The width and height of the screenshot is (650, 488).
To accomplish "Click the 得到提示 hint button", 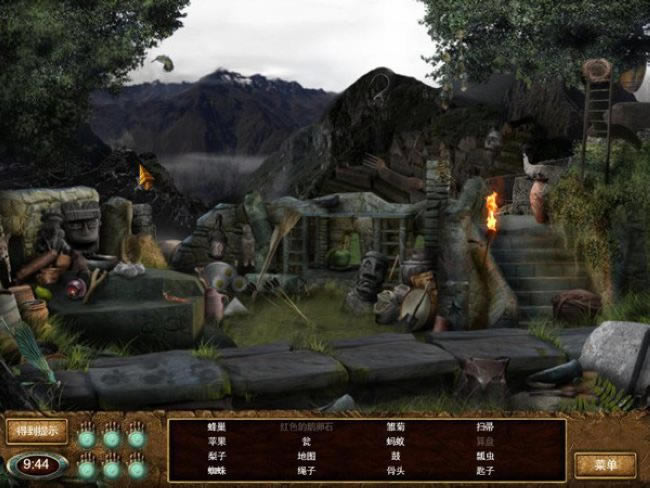I will click(x=37, y=431).
